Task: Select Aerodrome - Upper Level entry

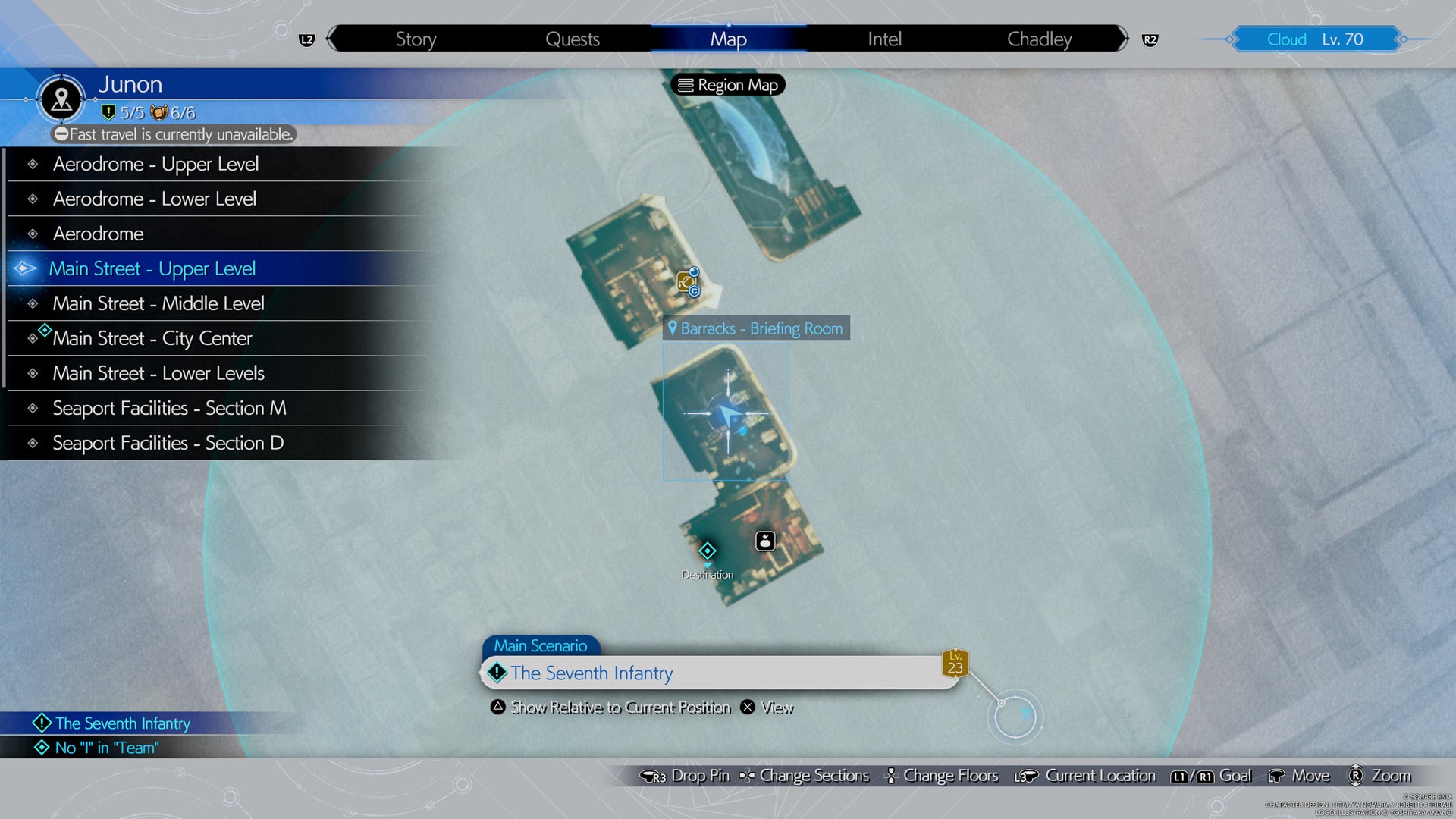Action: click(x=155, y=164)
